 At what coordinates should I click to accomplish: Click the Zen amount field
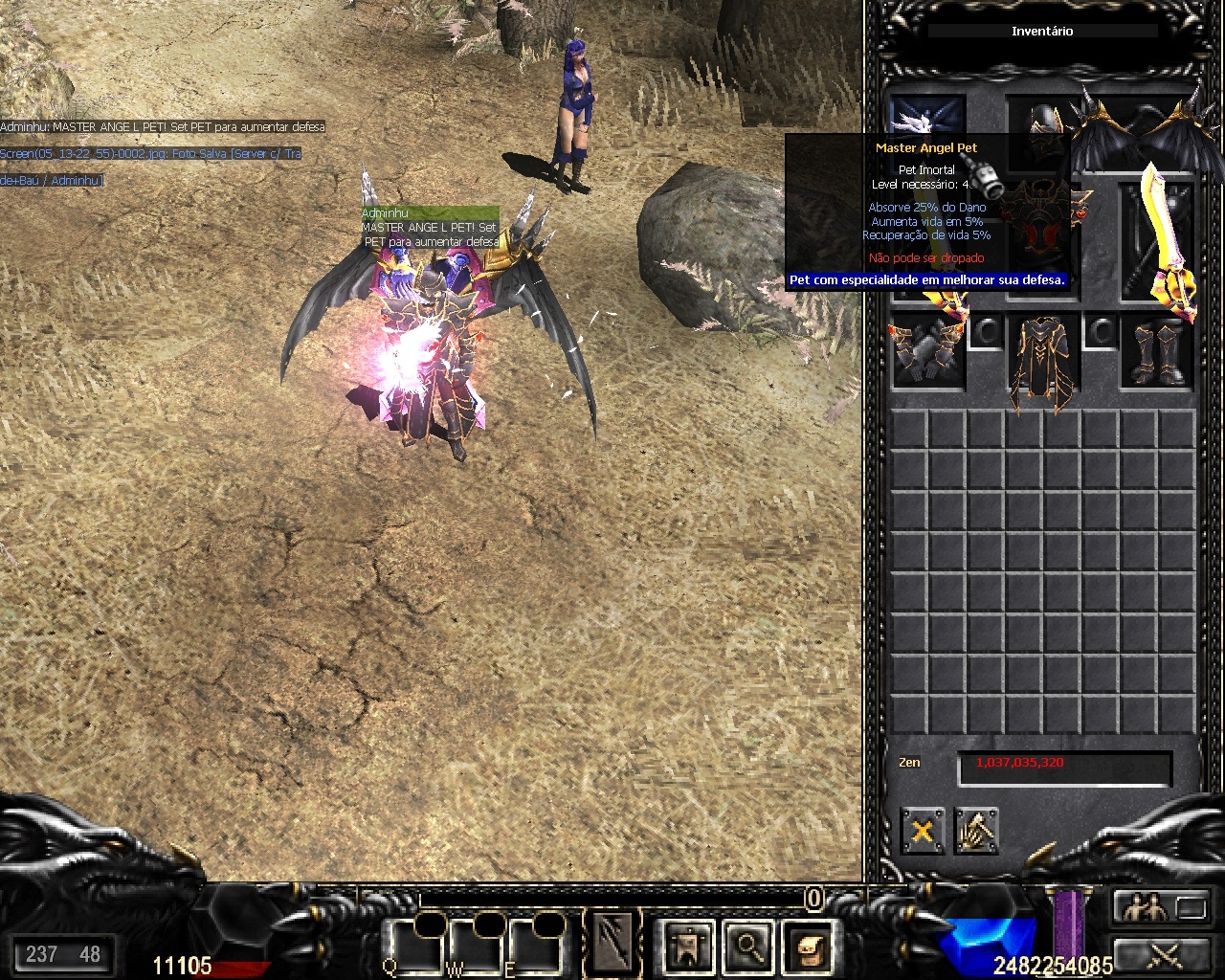1064,766
